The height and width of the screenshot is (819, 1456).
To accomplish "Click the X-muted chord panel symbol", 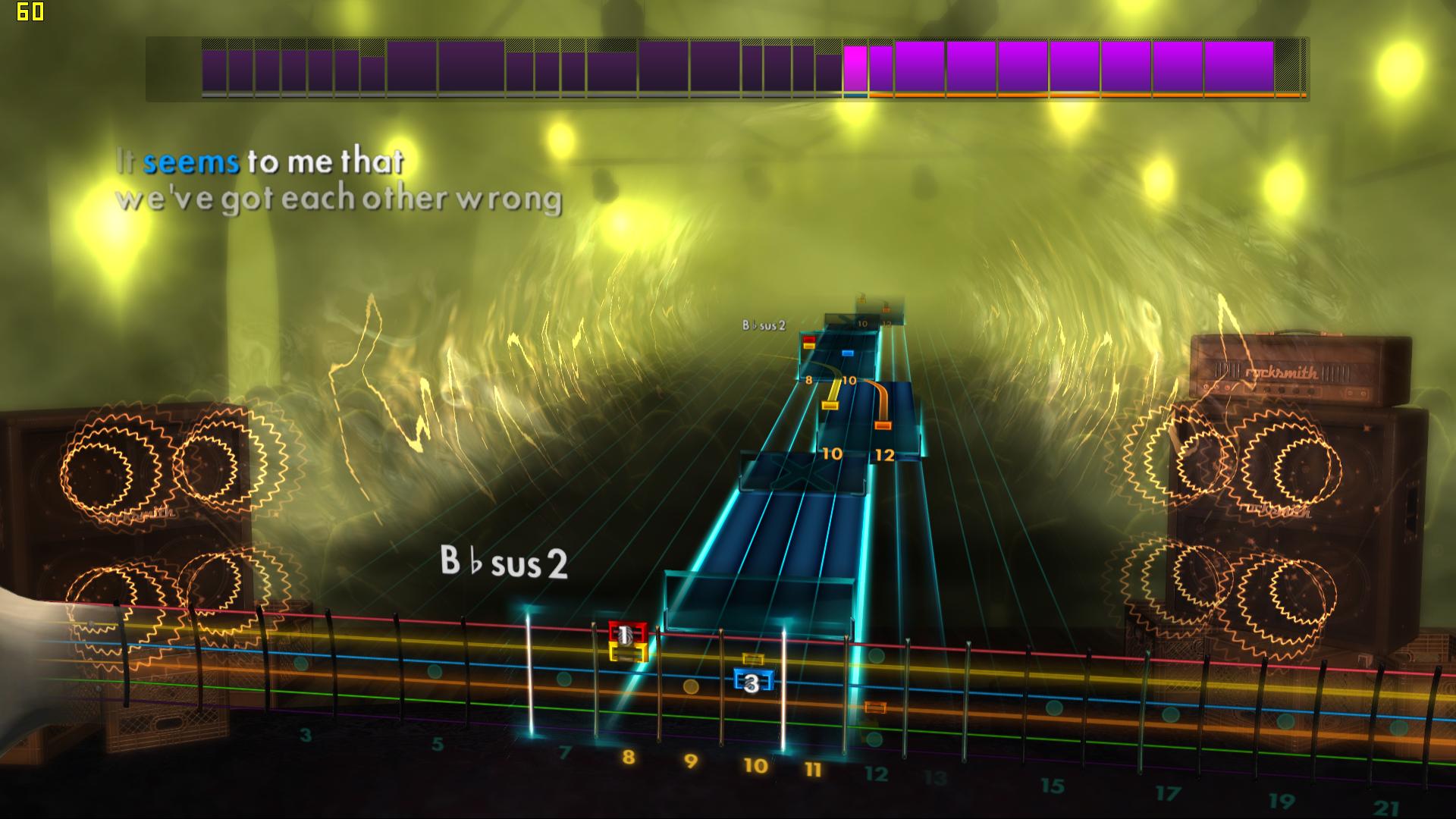I will click(802, 474).
